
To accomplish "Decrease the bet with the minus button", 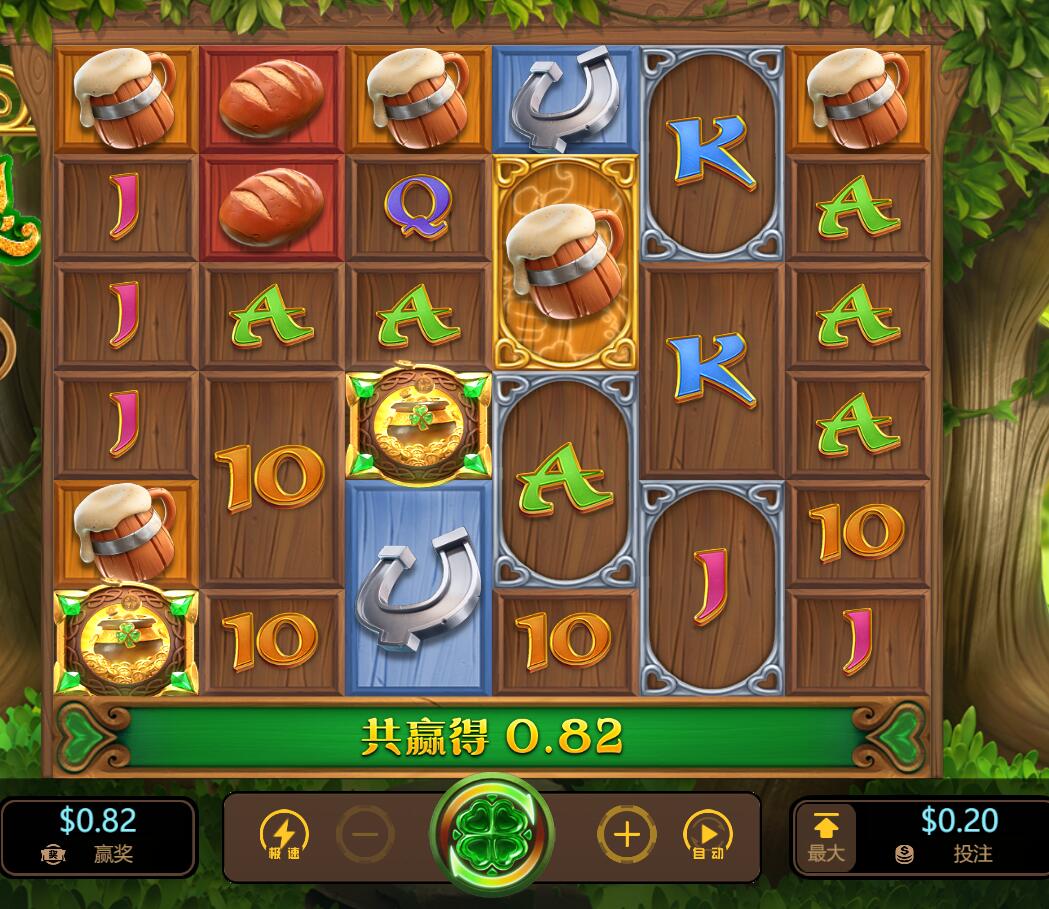I will (x=365, y=834).
